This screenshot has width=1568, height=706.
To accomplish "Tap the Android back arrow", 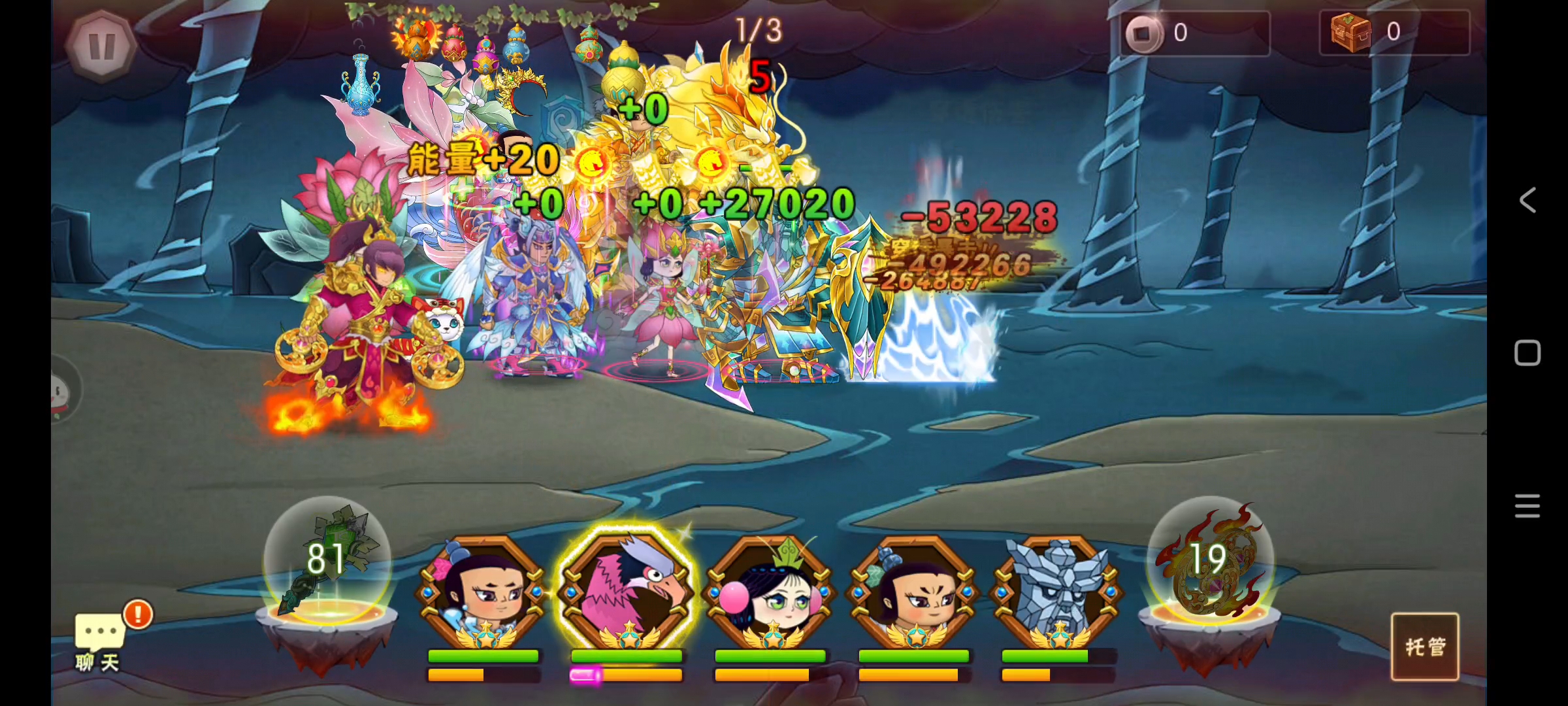I will pyautogui.click(x=1527, y=200).
